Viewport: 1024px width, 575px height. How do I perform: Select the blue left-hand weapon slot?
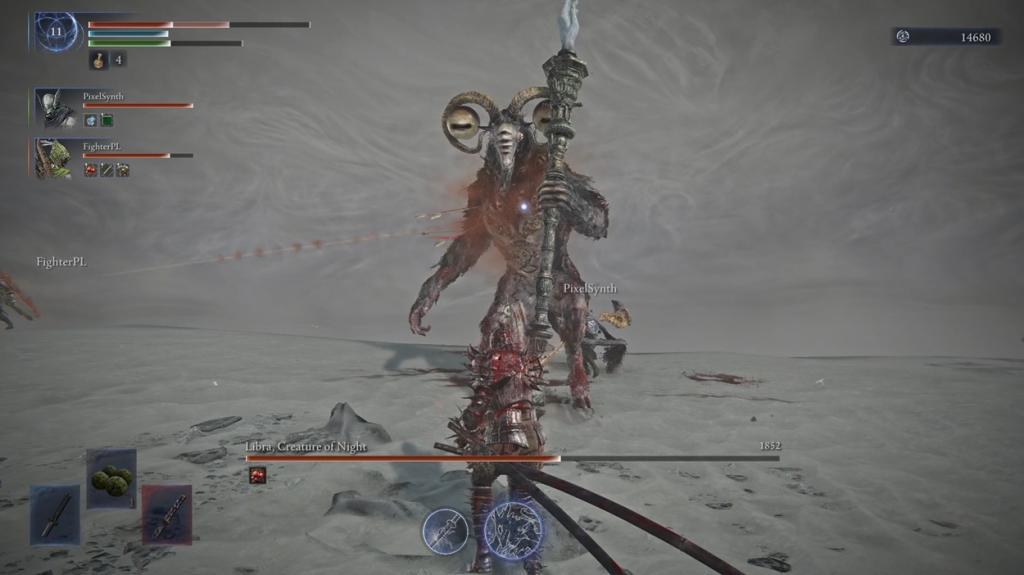(x=55, y=514)
